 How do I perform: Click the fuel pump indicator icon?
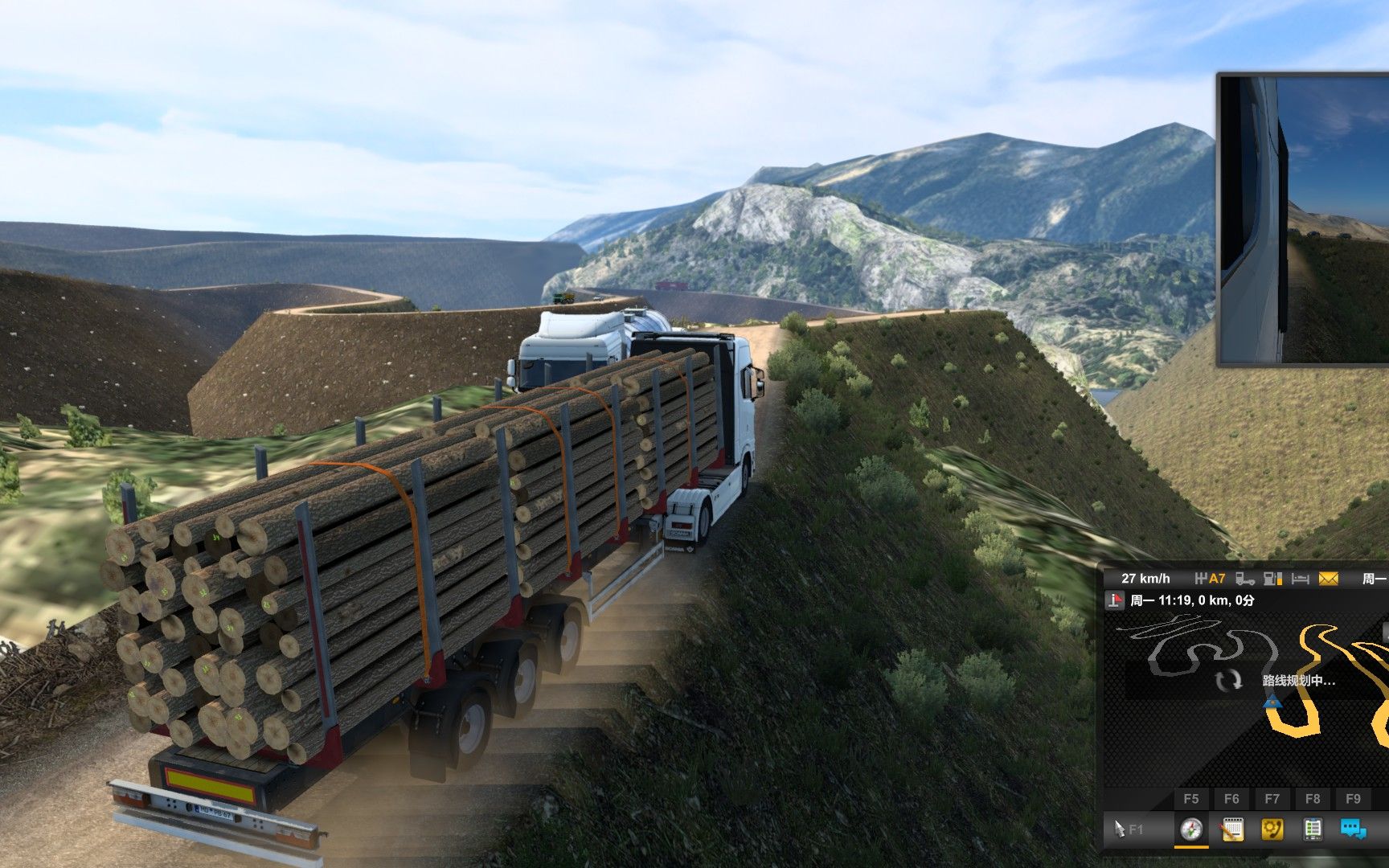coord(1272,579)
